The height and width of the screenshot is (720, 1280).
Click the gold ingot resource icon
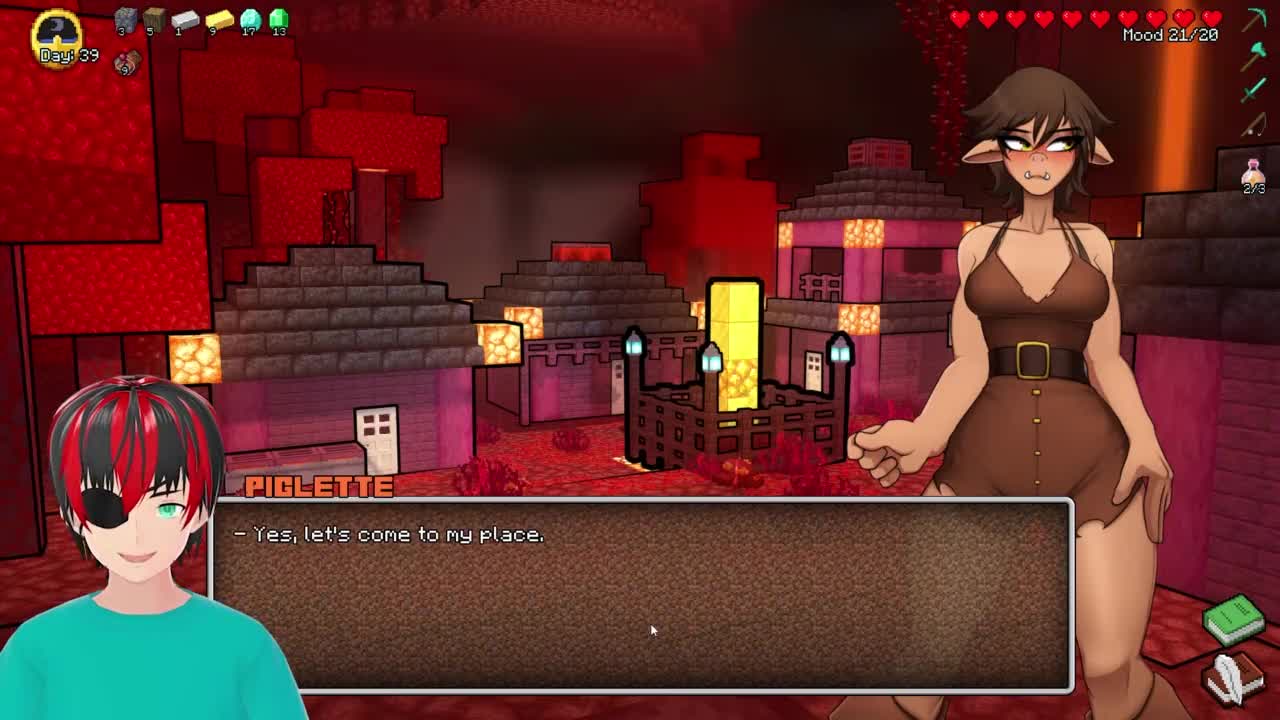218,19
